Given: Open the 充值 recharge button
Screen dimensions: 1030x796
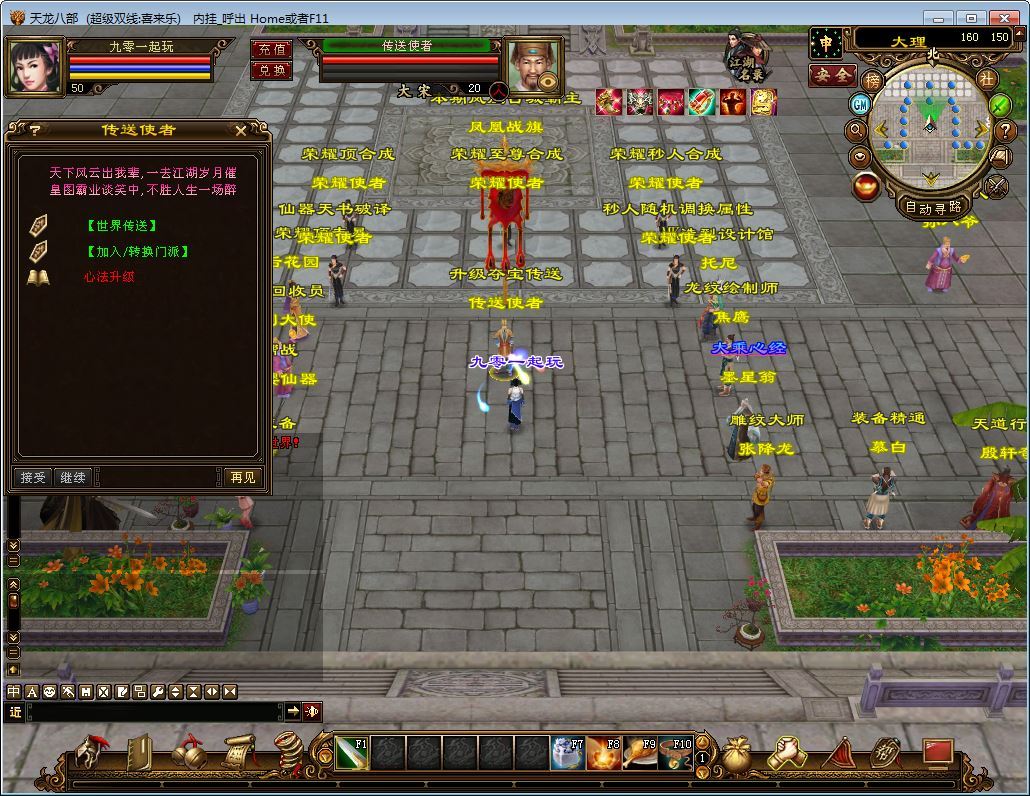Looking at the screenshot, I should pyautogui.click(x=271, y=49).
